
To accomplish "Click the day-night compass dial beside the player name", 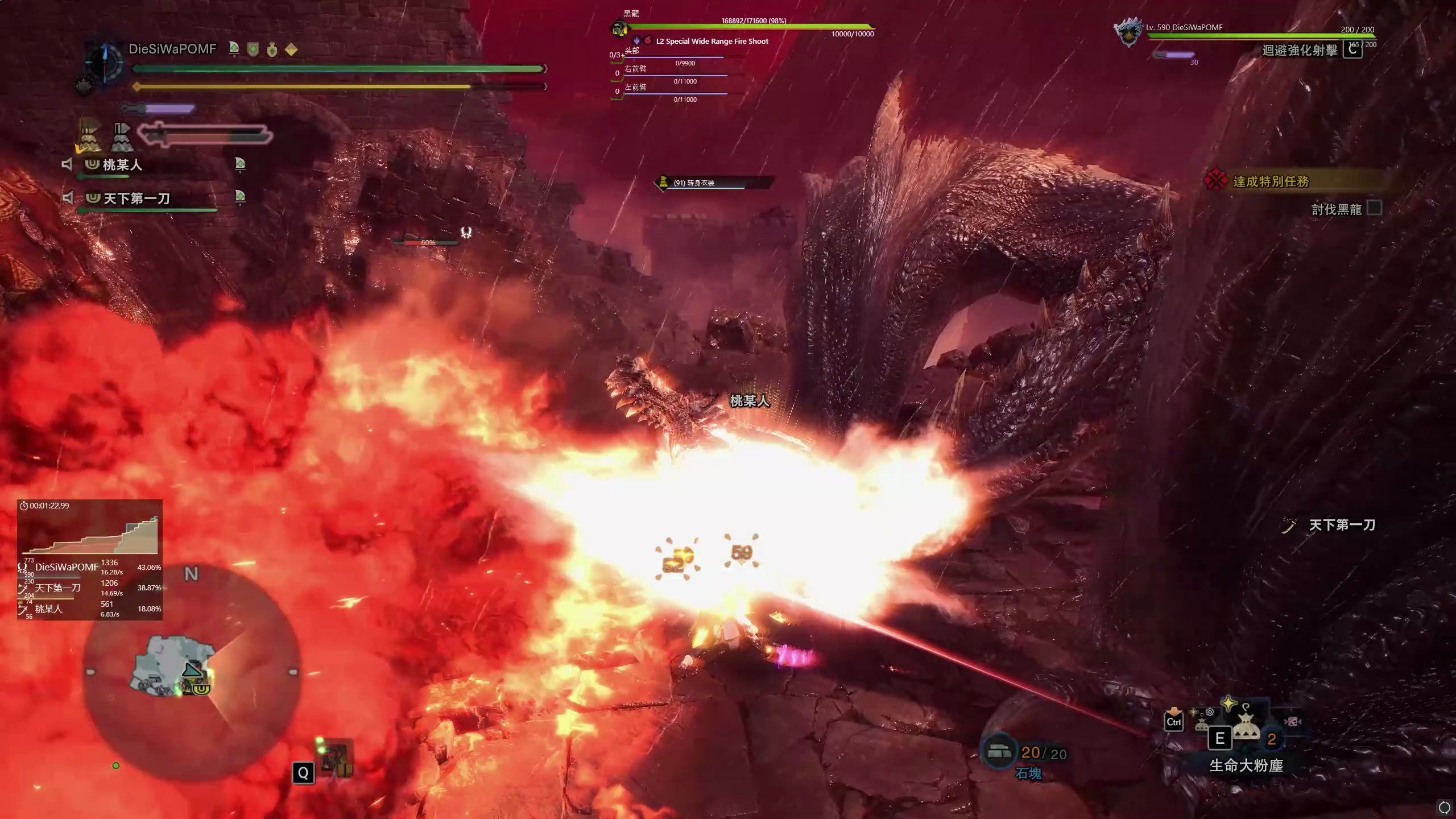I will (x=105, y=63).
